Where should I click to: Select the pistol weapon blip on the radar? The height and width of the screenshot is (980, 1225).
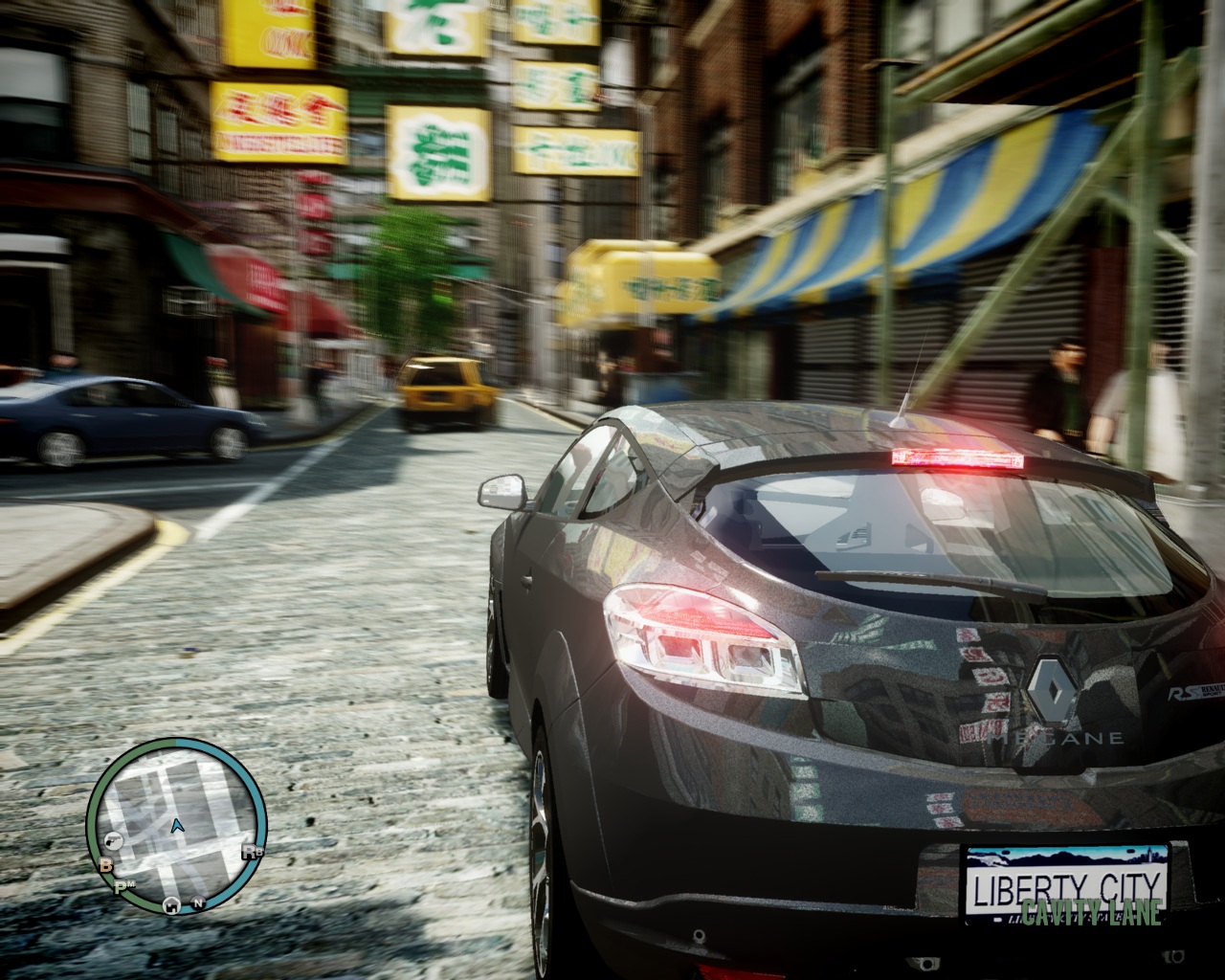click(x=113, y=840)
